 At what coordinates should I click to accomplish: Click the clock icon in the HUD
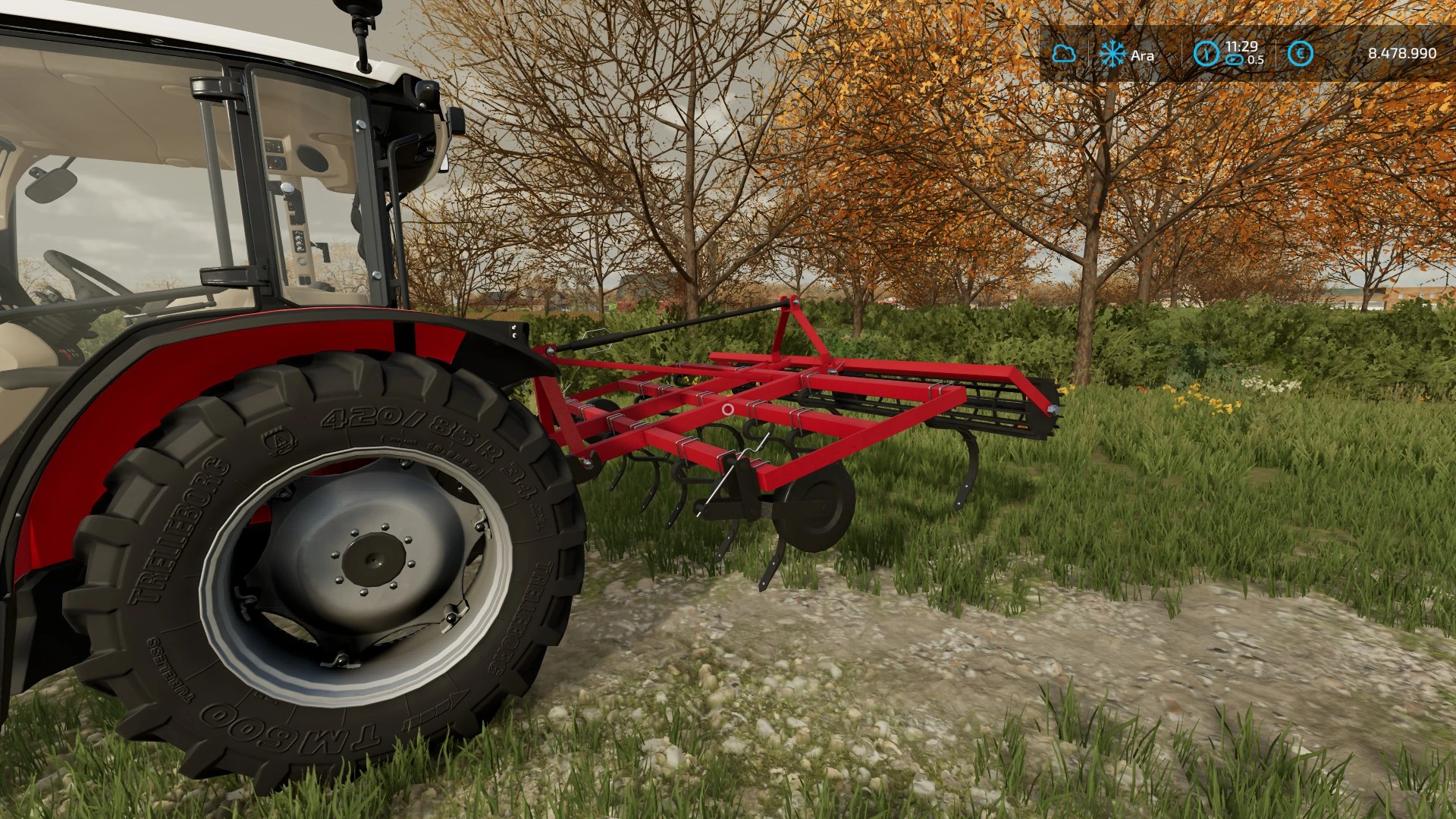click(1207, 53)
